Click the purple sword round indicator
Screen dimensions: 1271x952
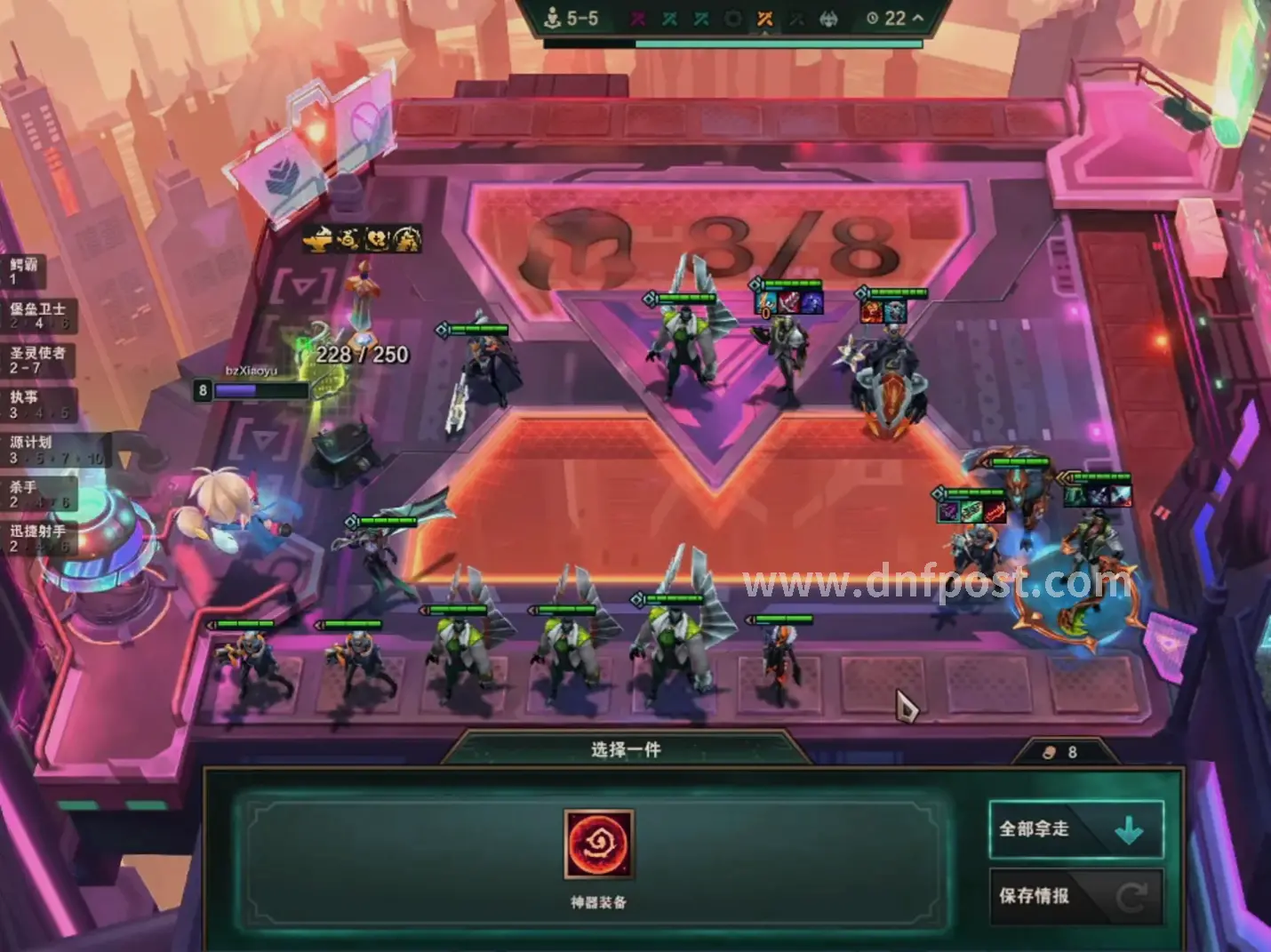pos(637,18)
